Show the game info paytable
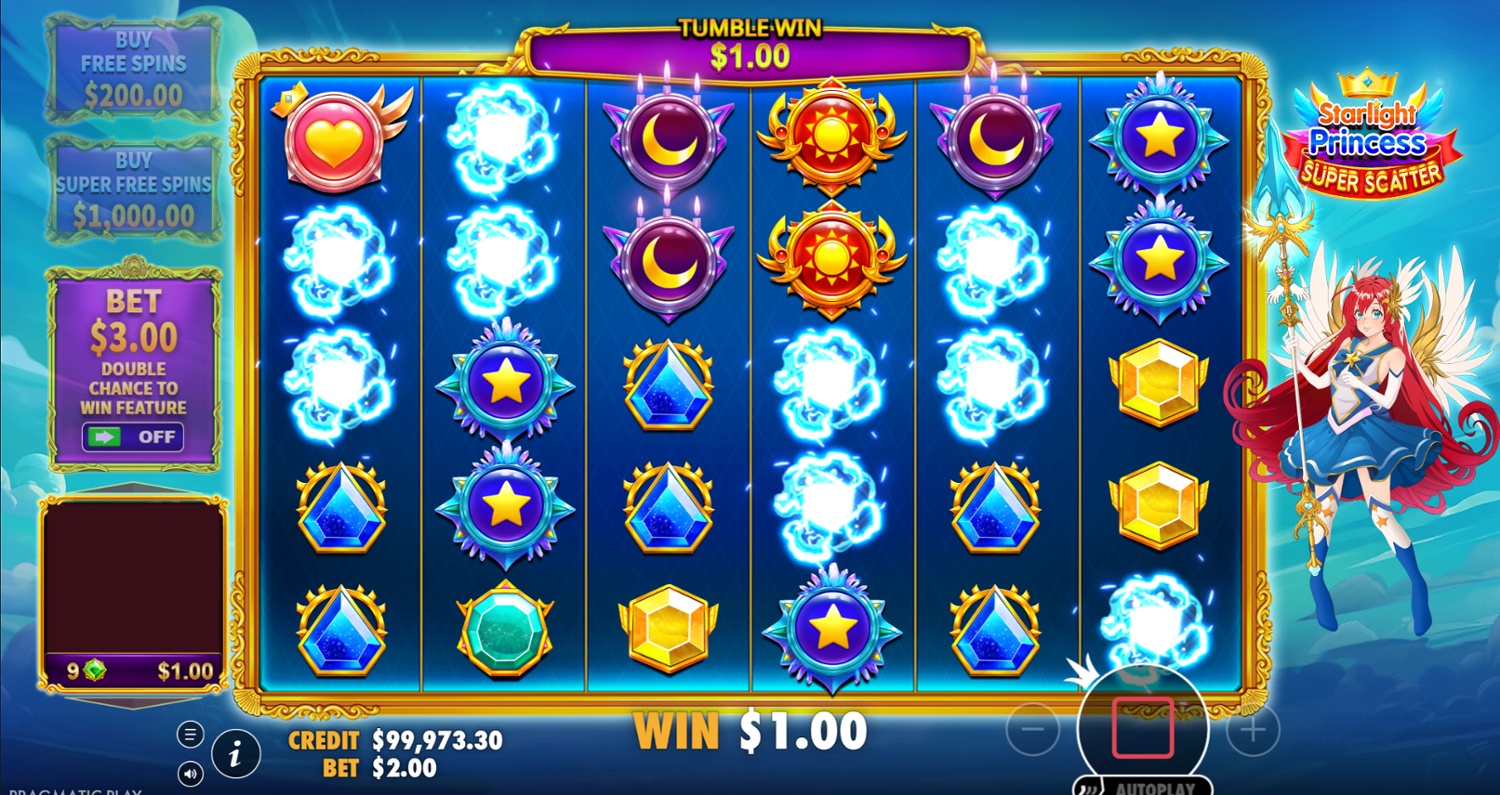This screenshot has height=795, width=1500. (236, 754)
